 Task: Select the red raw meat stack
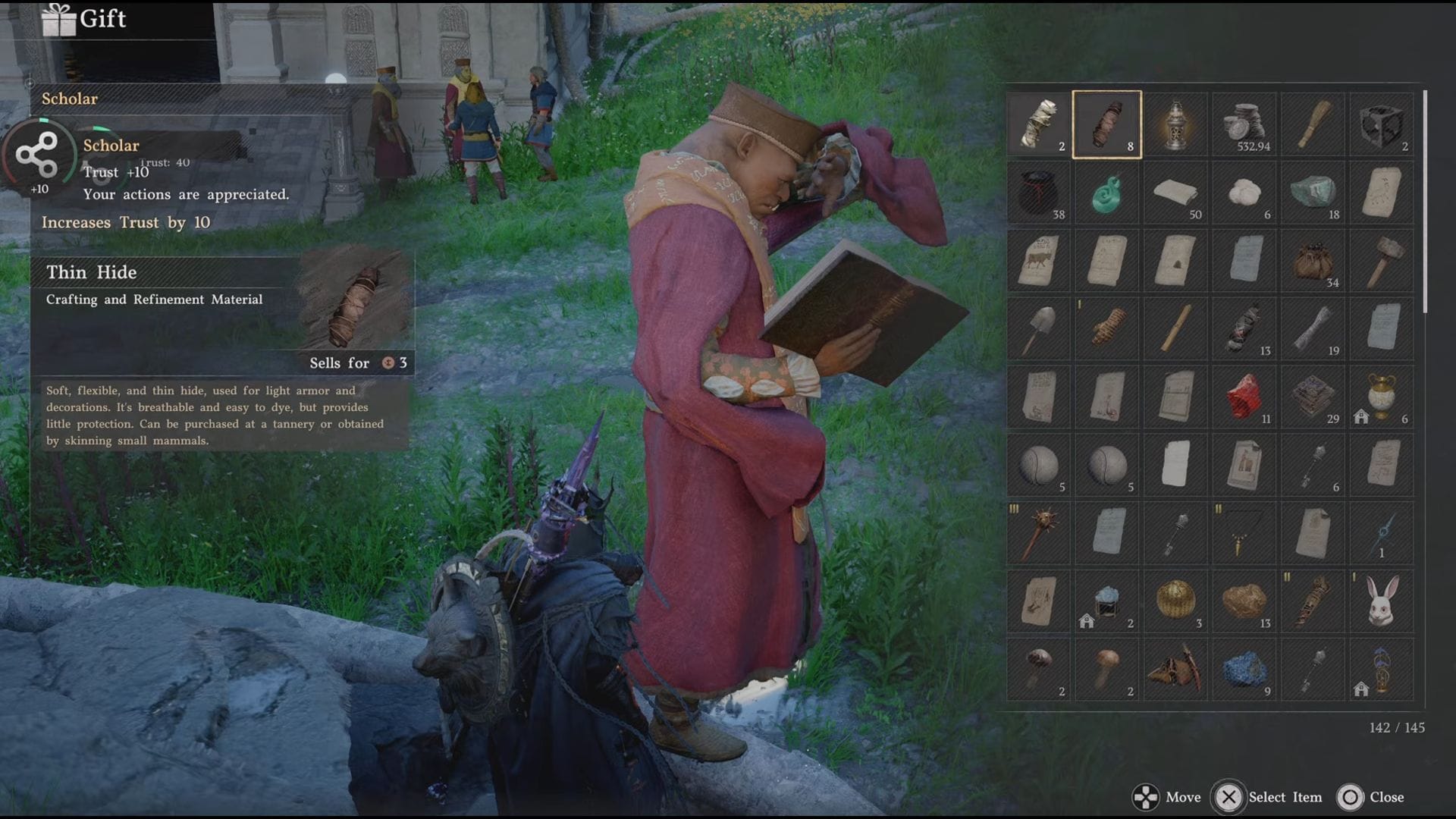coord(1244,397)
